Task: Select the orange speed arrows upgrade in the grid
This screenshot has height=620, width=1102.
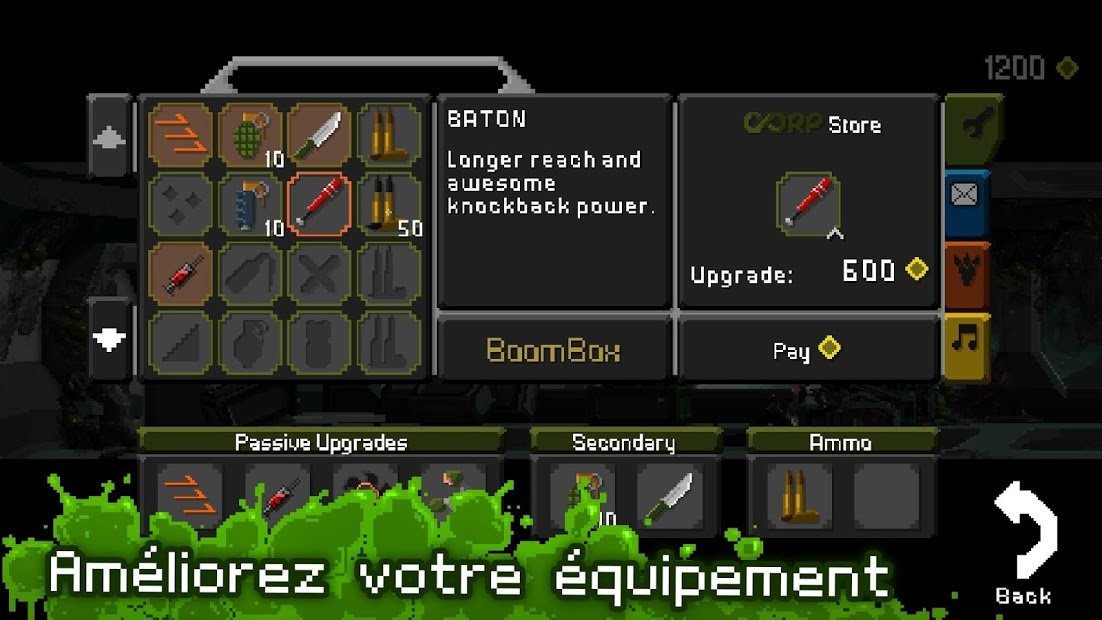Action: tap(181, 135)
